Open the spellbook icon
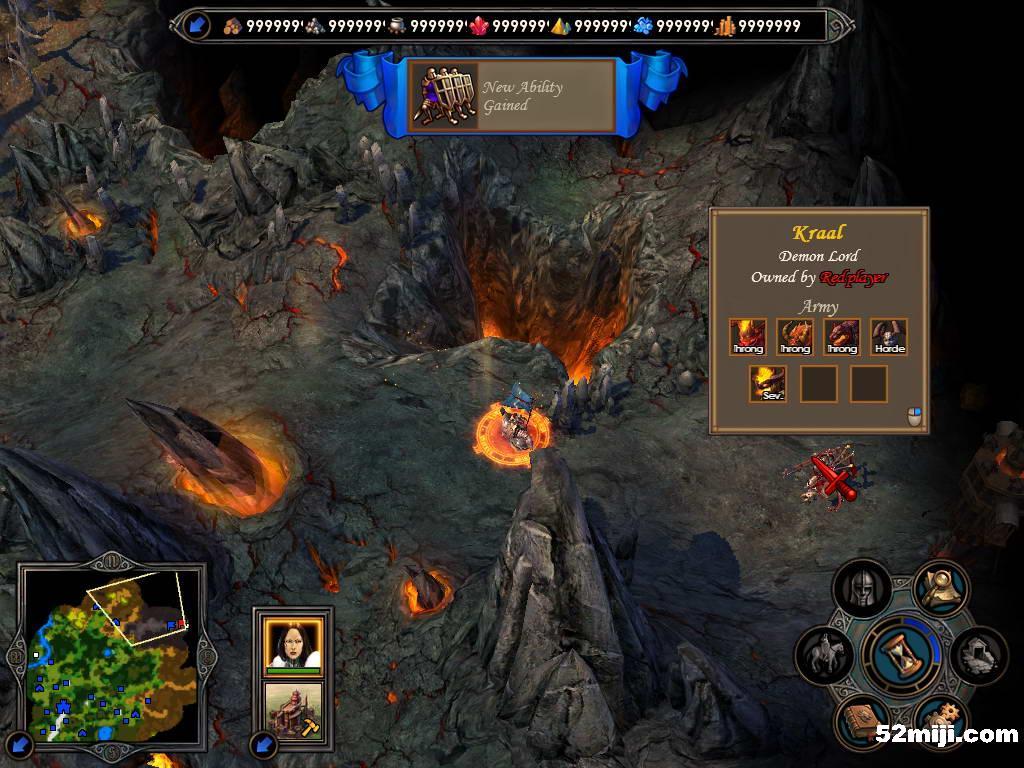 [x=861, y=722]
